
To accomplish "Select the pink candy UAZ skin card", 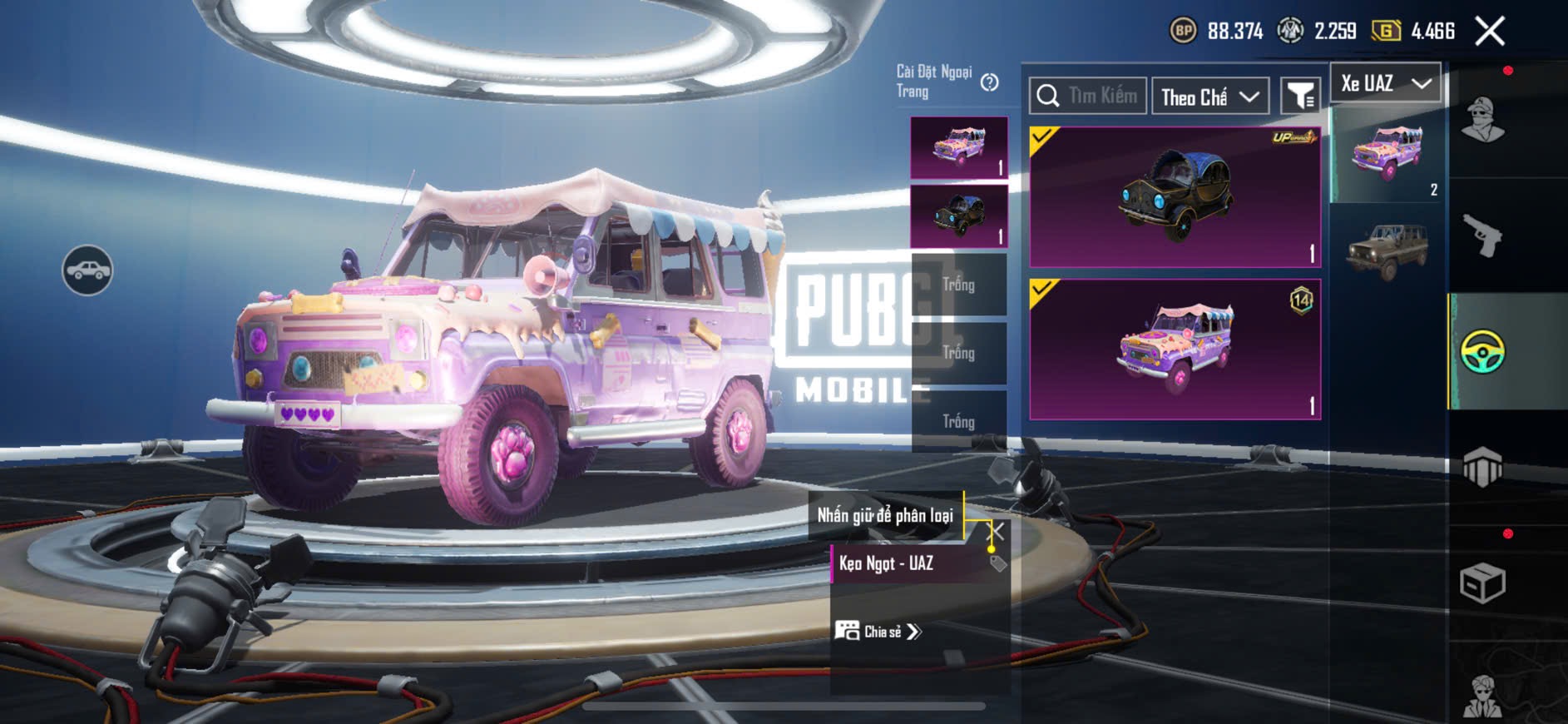I will [1175, 350].
